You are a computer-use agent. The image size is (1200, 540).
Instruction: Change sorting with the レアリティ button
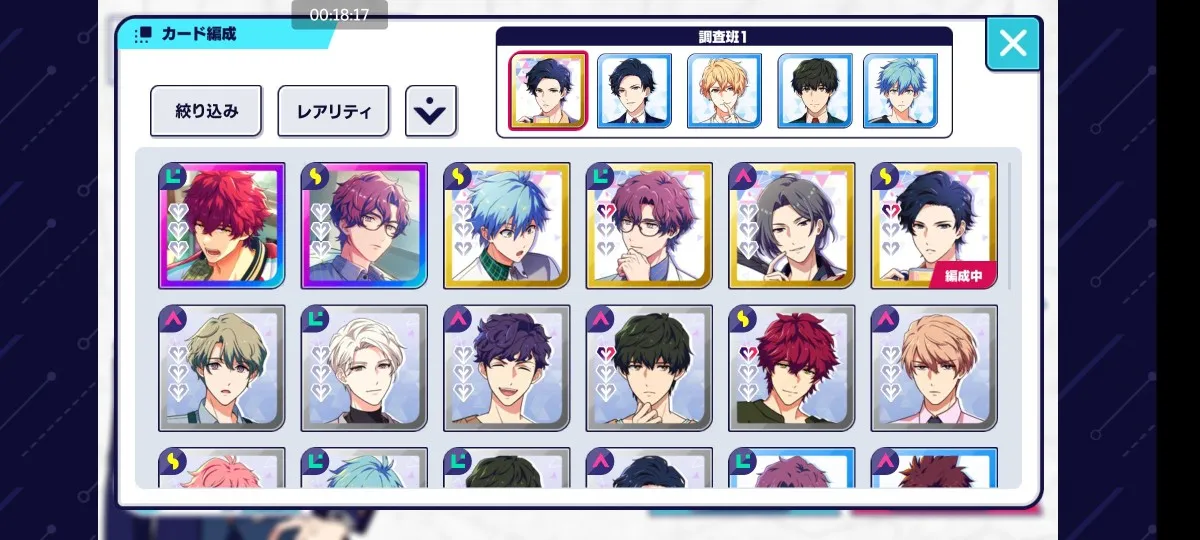coord(333,111)
